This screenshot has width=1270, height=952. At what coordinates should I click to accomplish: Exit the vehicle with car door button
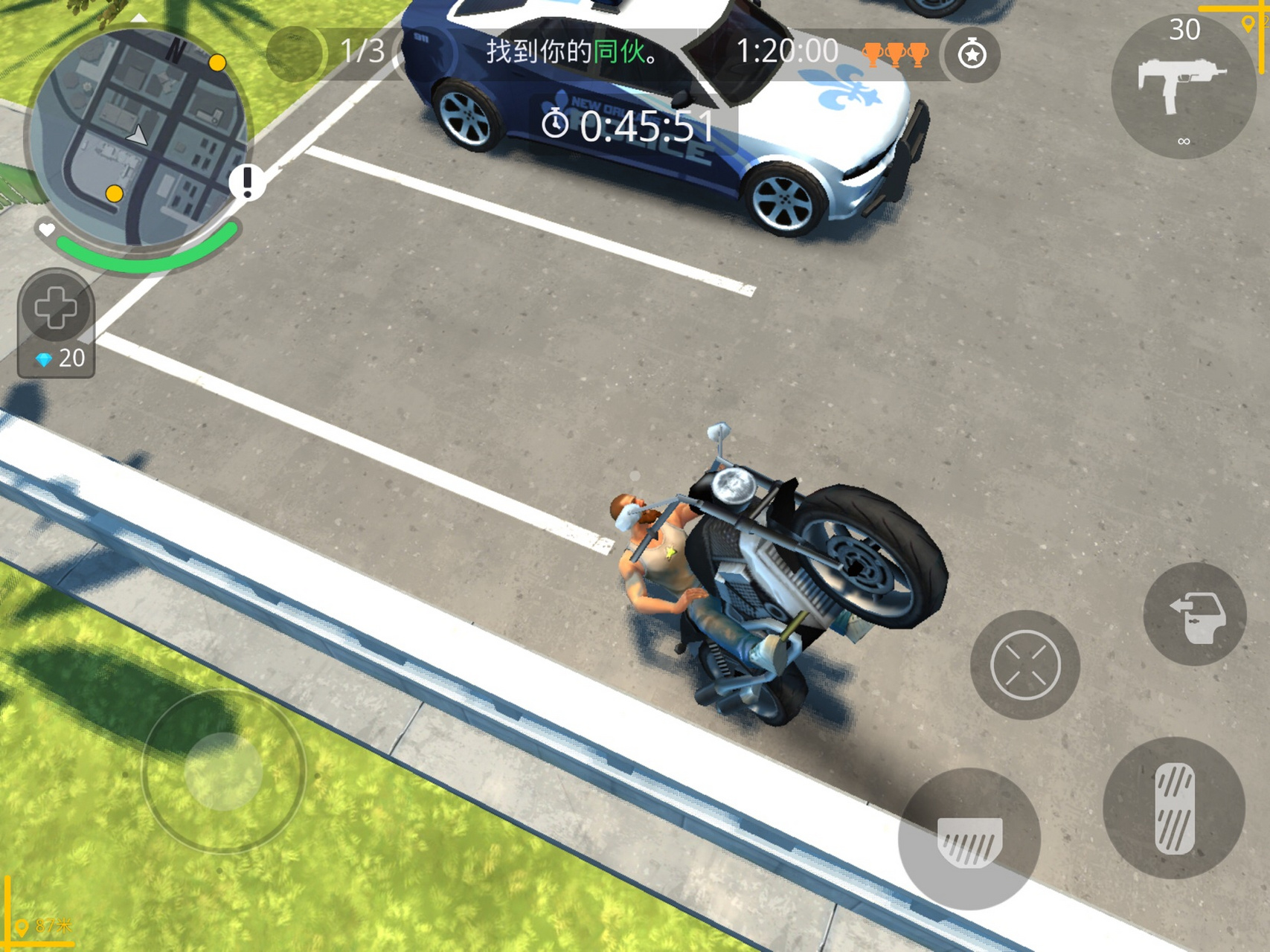click(1195, 614)
